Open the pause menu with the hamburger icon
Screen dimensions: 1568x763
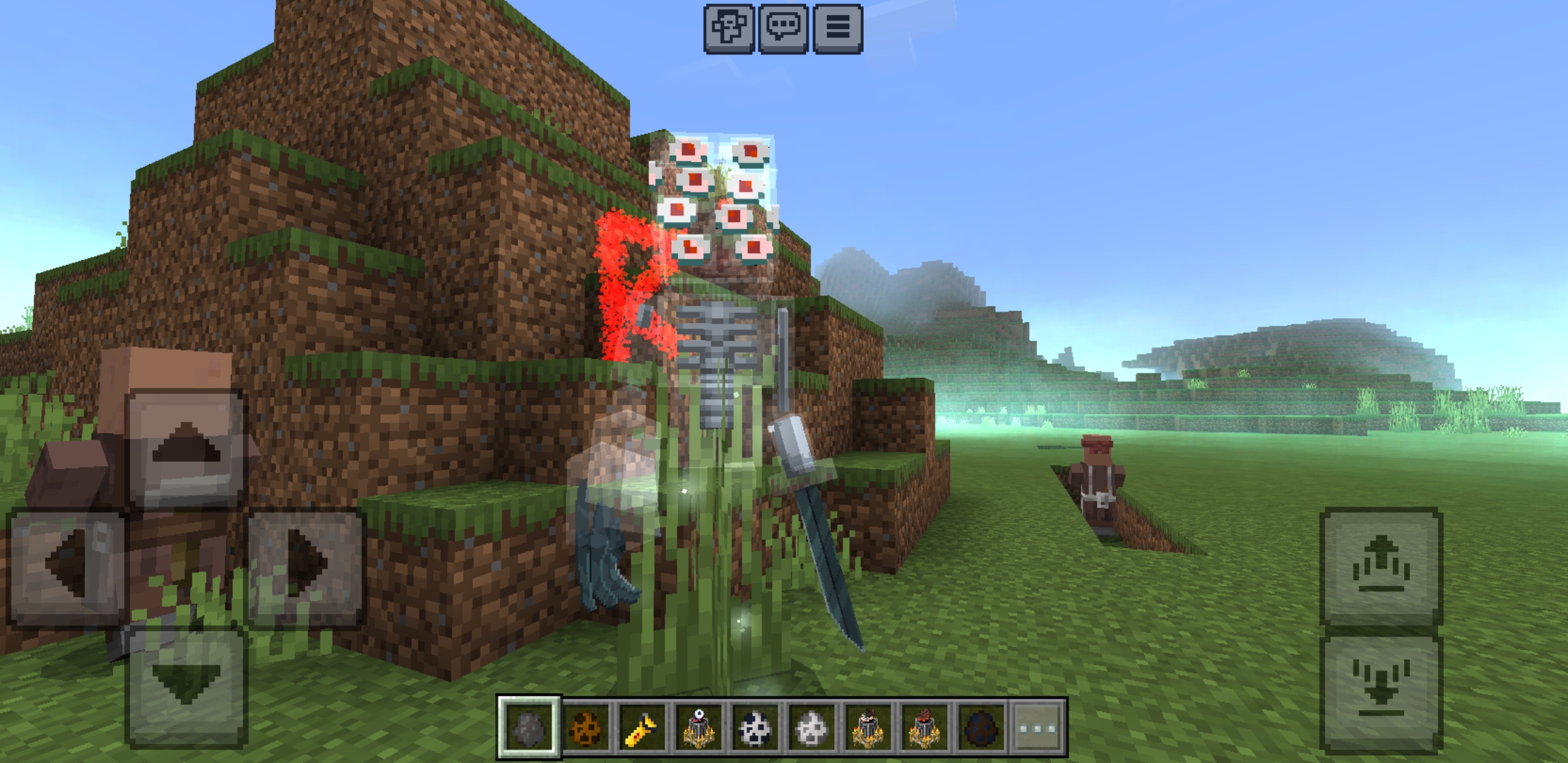(840, 30)
